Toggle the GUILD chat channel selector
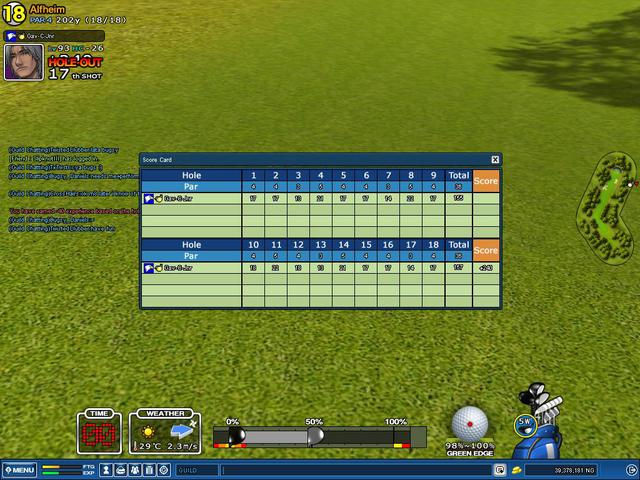The height and width of the screenshot is (480, 640). (197, 470)
